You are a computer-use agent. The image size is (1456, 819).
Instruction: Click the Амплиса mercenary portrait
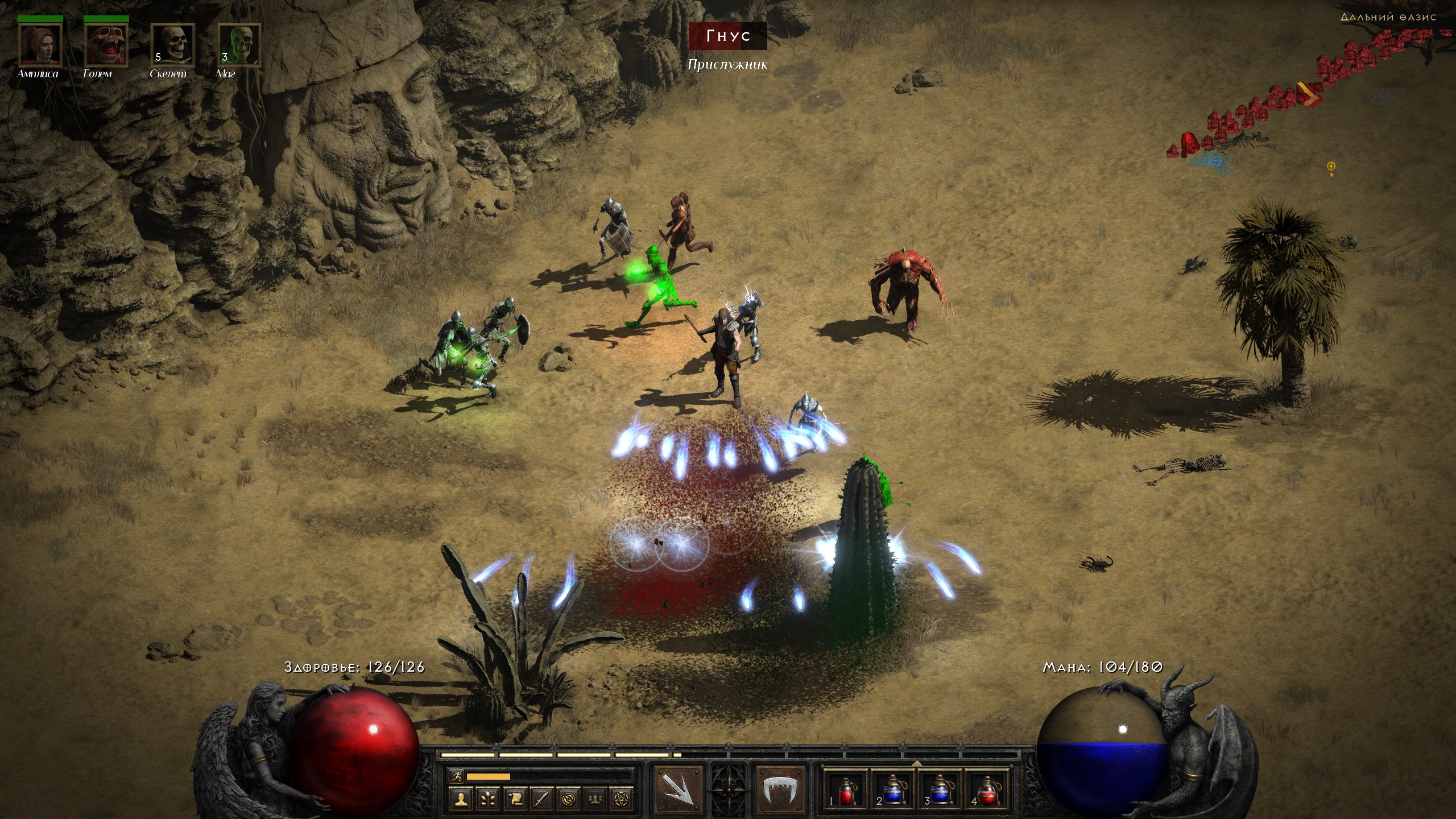click(x=39, y=45)
